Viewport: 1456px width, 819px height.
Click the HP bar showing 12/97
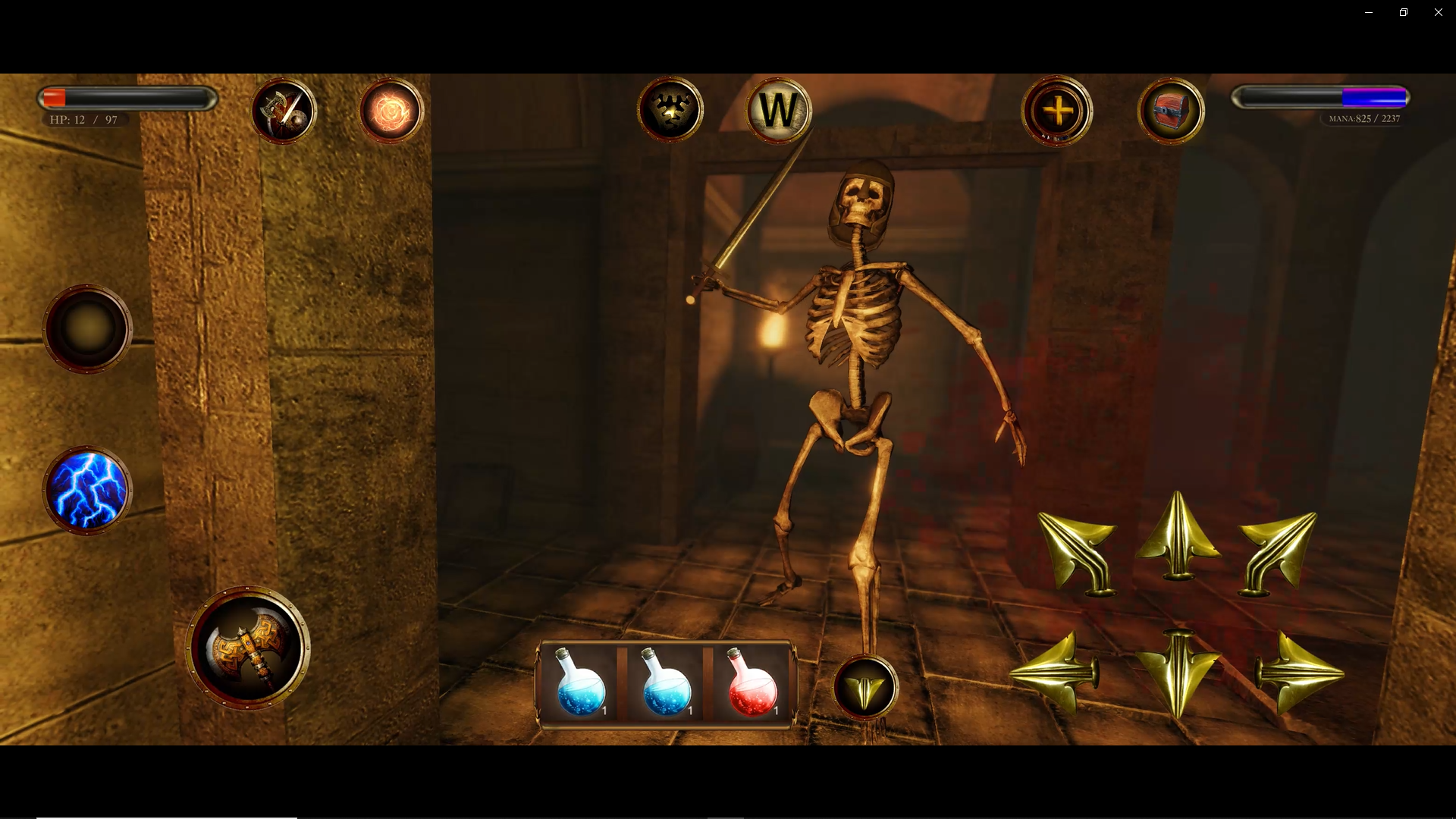127,97
